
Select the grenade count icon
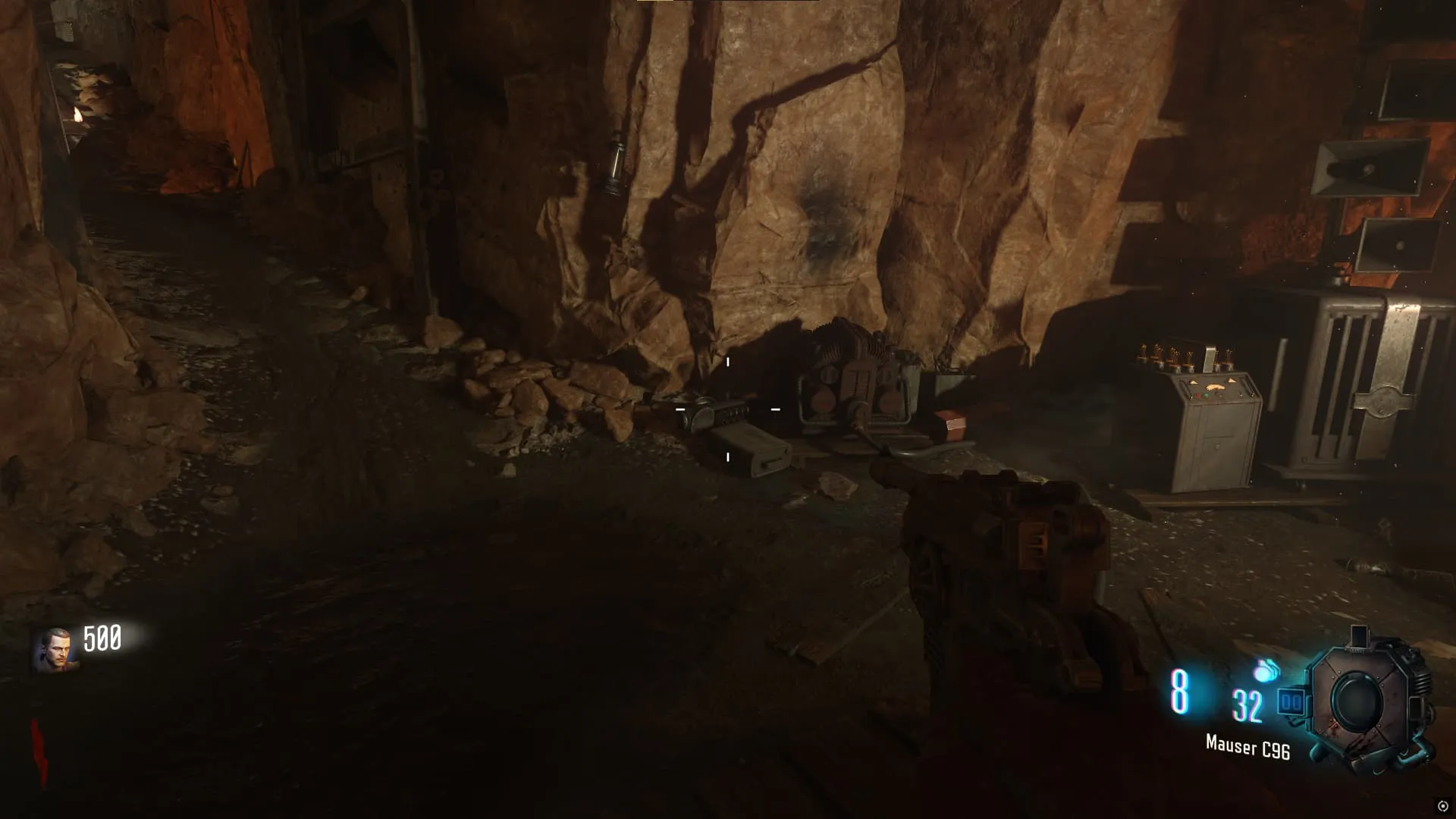tap(1266, 670)
